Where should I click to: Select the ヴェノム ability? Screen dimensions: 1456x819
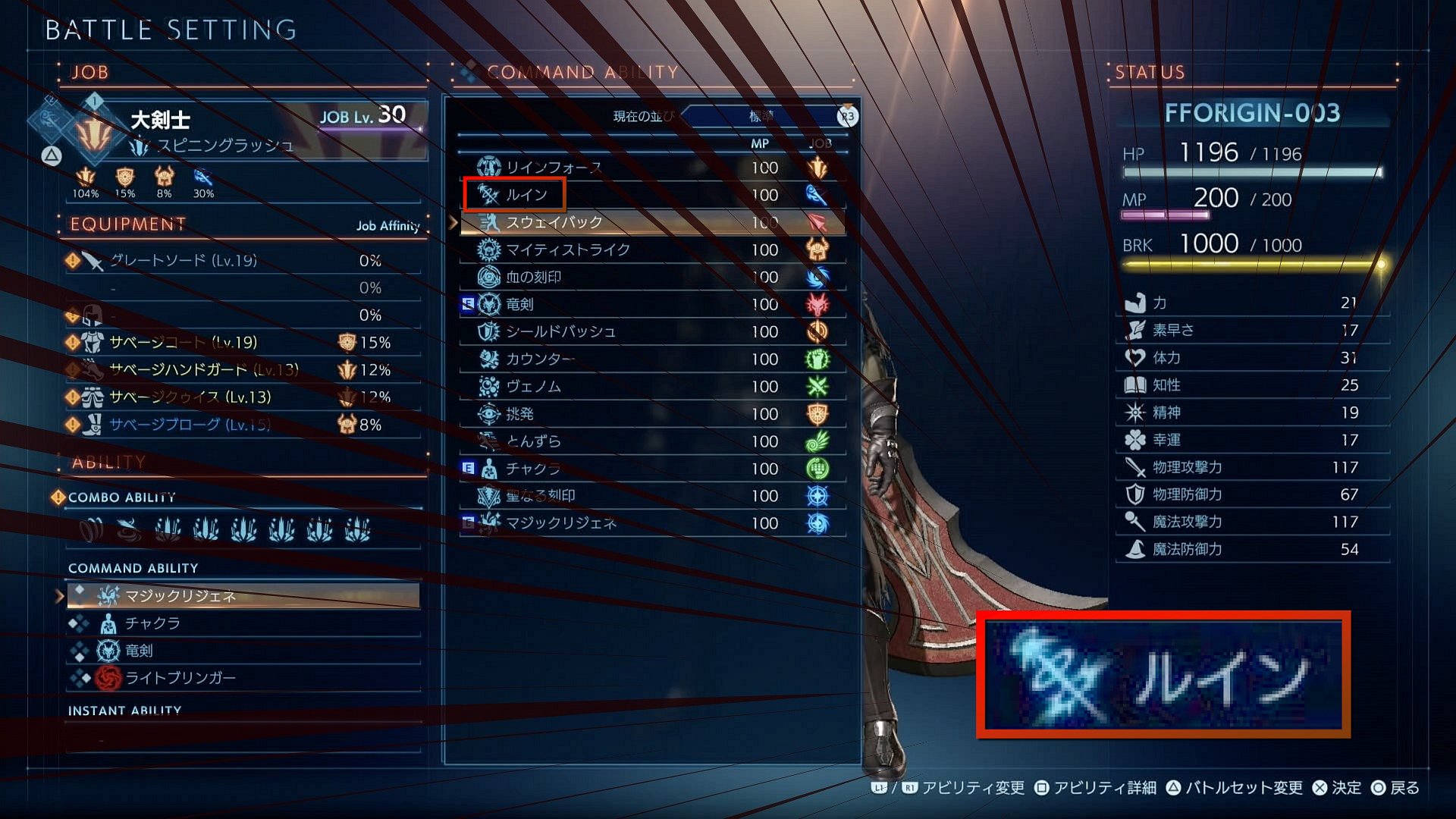coord(533,386)
